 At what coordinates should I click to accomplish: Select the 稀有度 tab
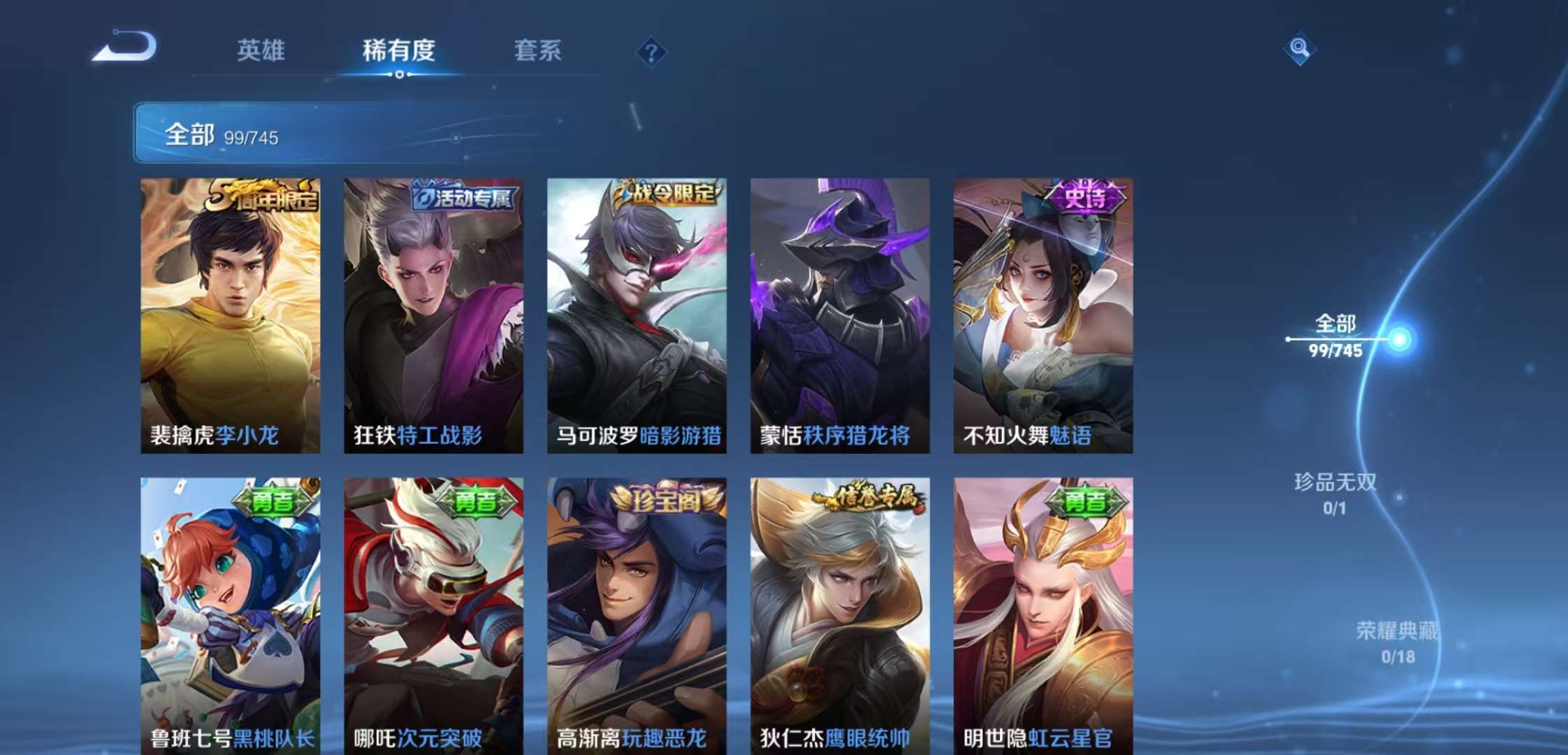pos(399,50)
